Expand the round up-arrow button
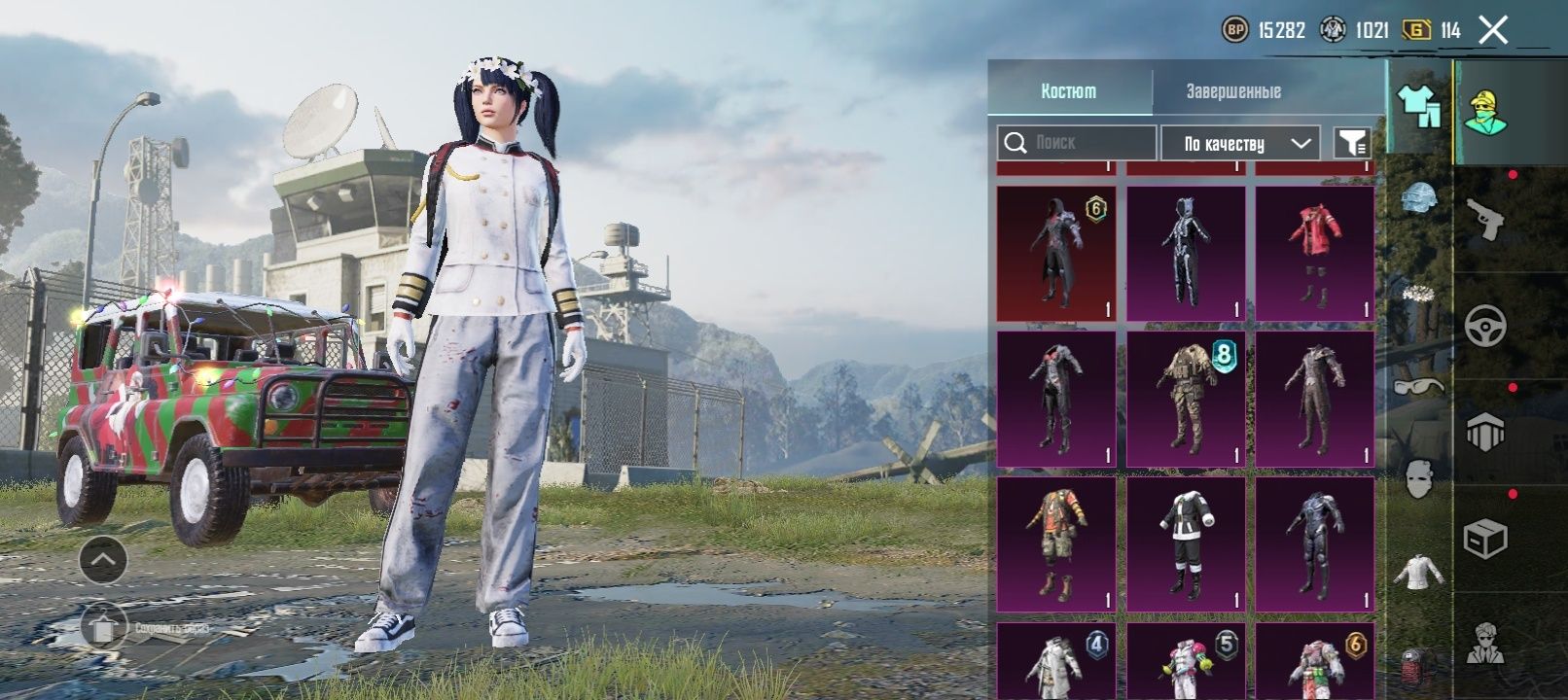Screen dimensions: 1568x700 click(103, 560)
